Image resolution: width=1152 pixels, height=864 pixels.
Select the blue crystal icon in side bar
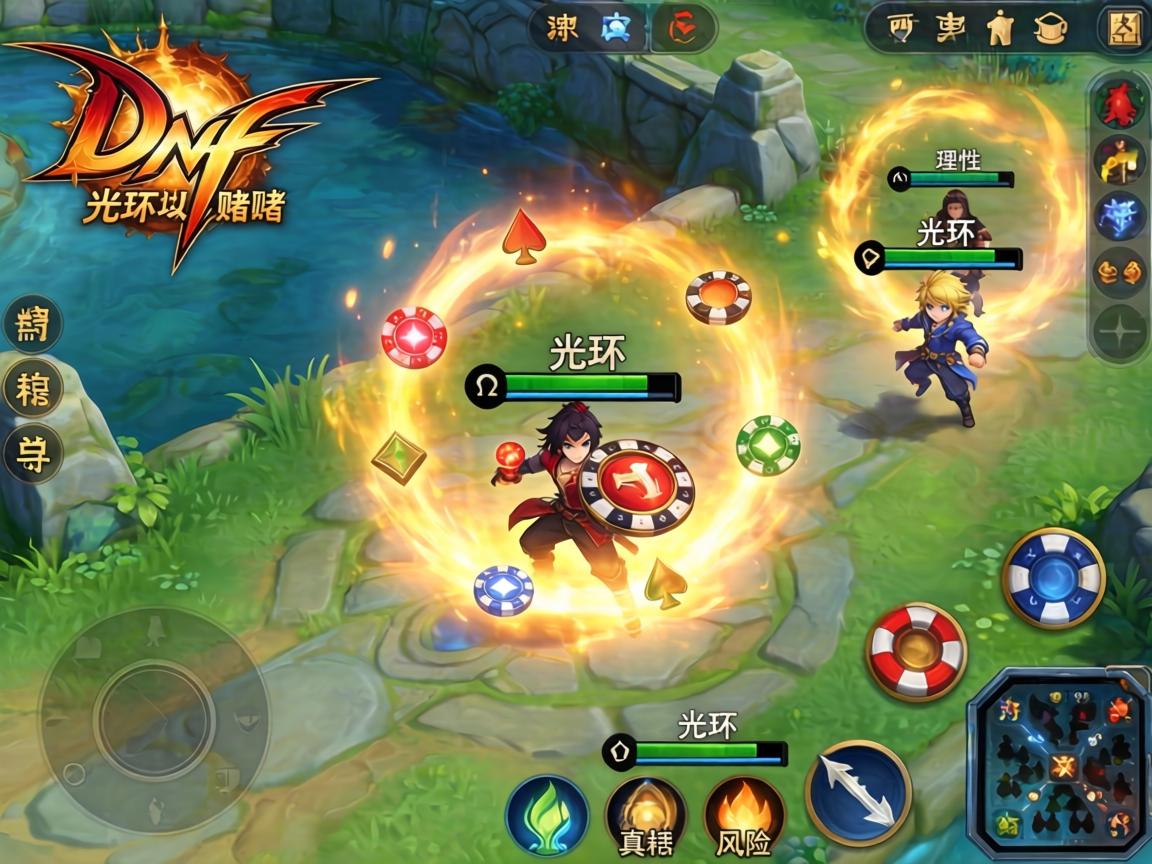point(1119,216)
